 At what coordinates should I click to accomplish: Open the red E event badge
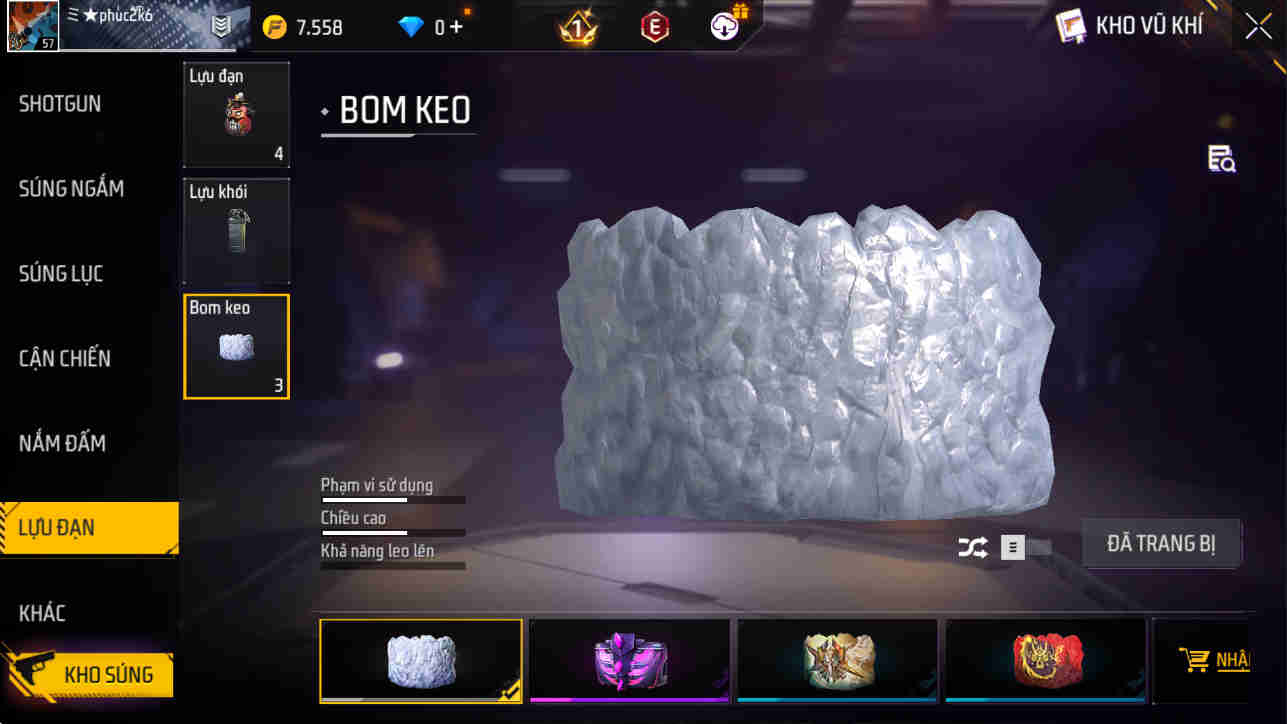click(657, 27)
